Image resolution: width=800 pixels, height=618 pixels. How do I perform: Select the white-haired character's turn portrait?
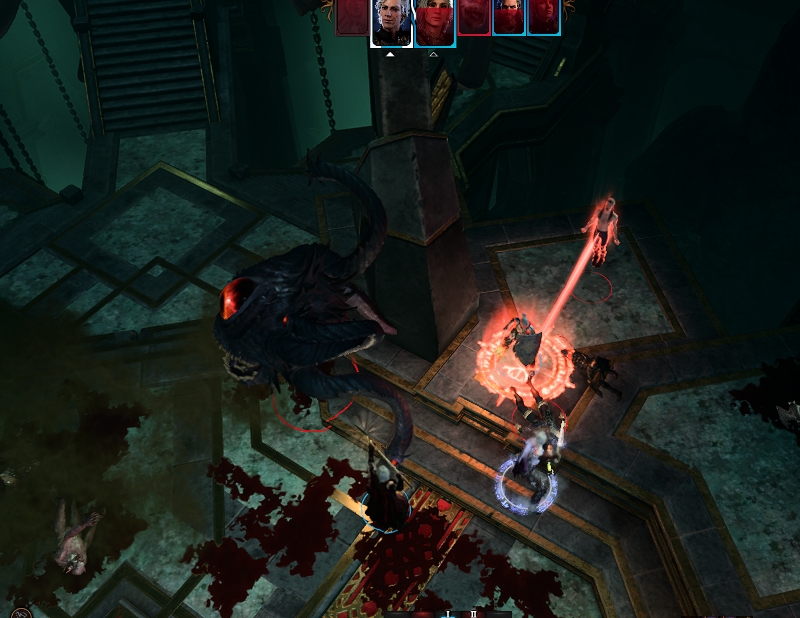[x=389, y=23]
